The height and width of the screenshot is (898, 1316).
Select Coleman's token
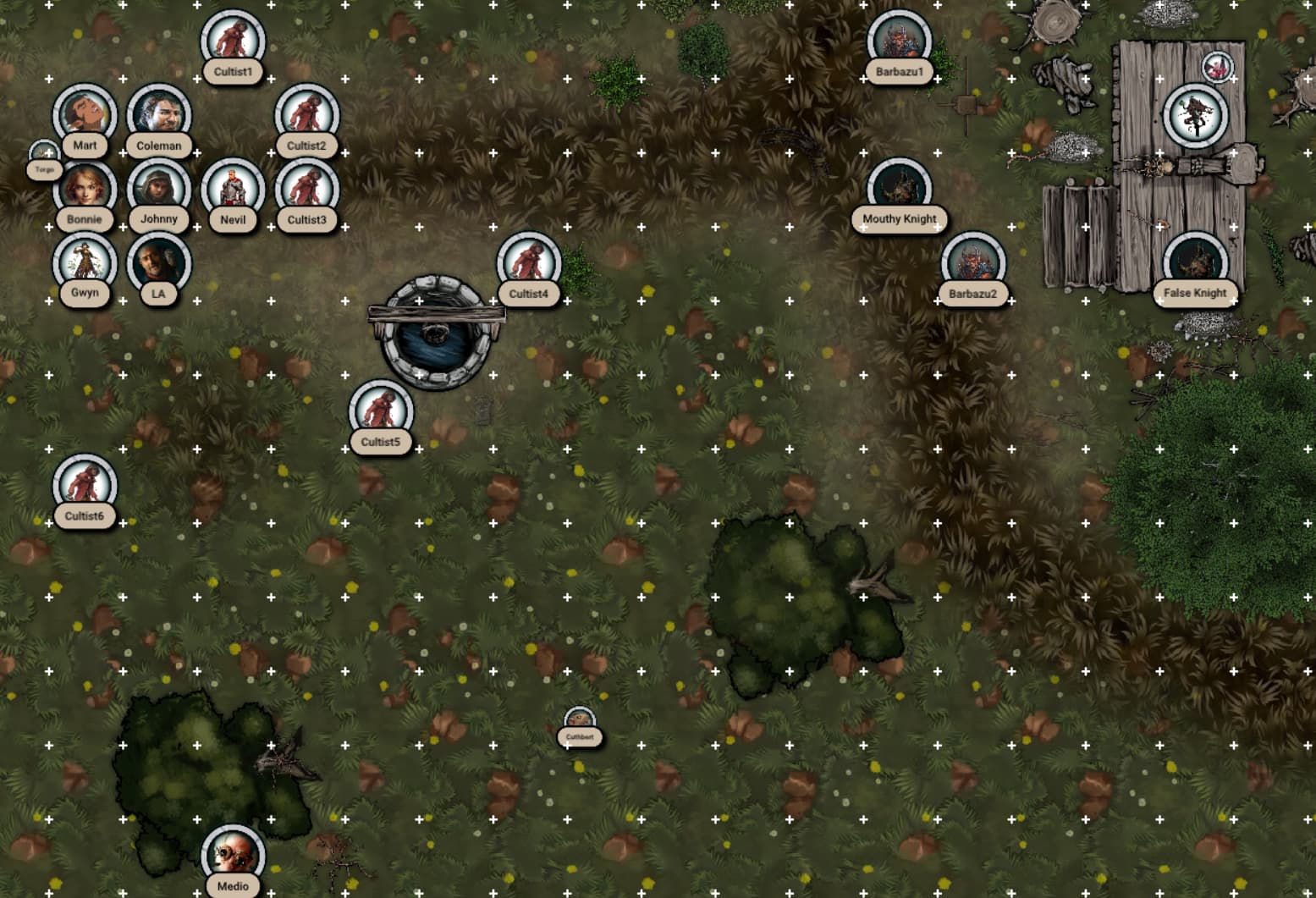point(158,114)
